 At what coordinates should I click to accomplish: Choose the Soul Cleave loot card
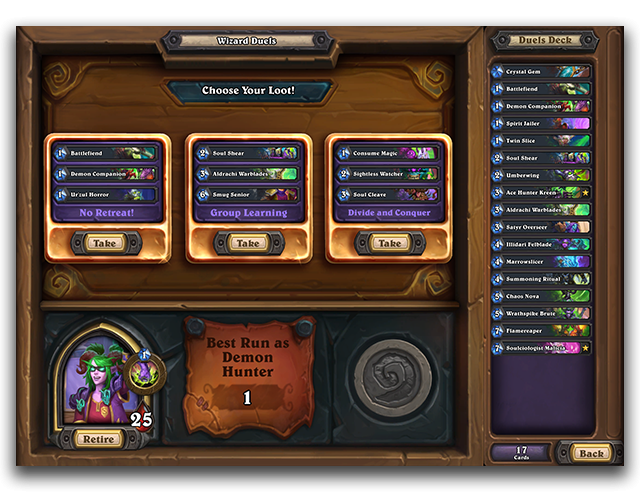tap(388, 194)
